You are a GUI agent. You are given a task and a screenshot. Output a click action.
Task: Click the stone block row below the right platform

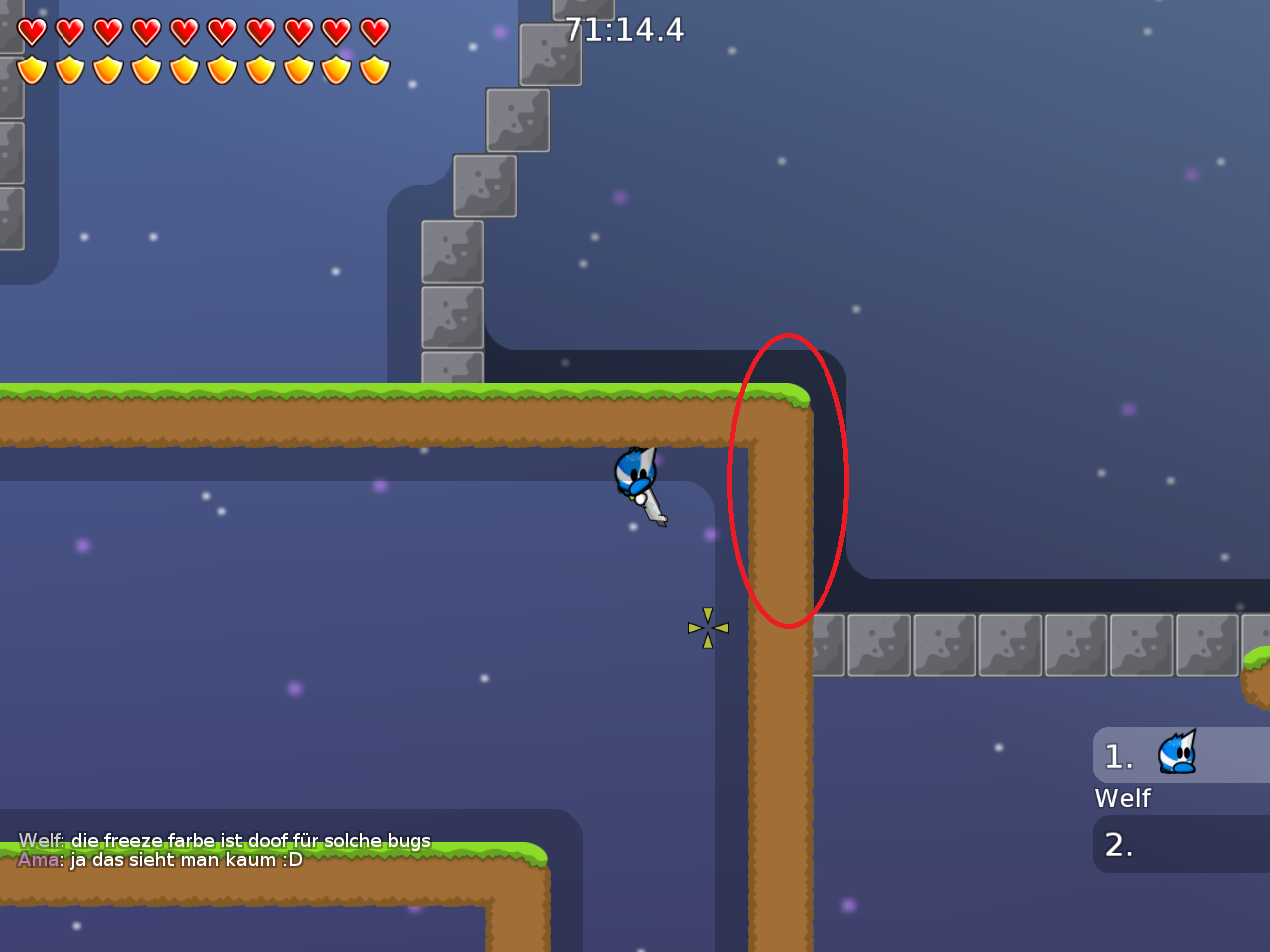click(943, 644)
